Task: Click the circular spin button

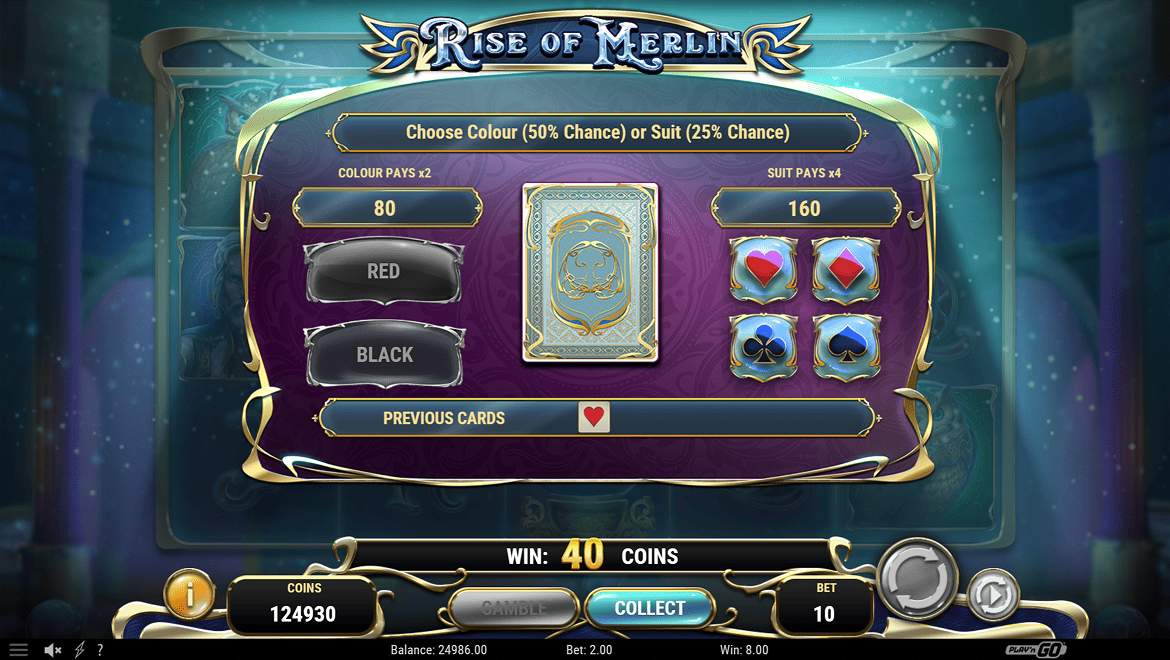Action: click(918, 578)
